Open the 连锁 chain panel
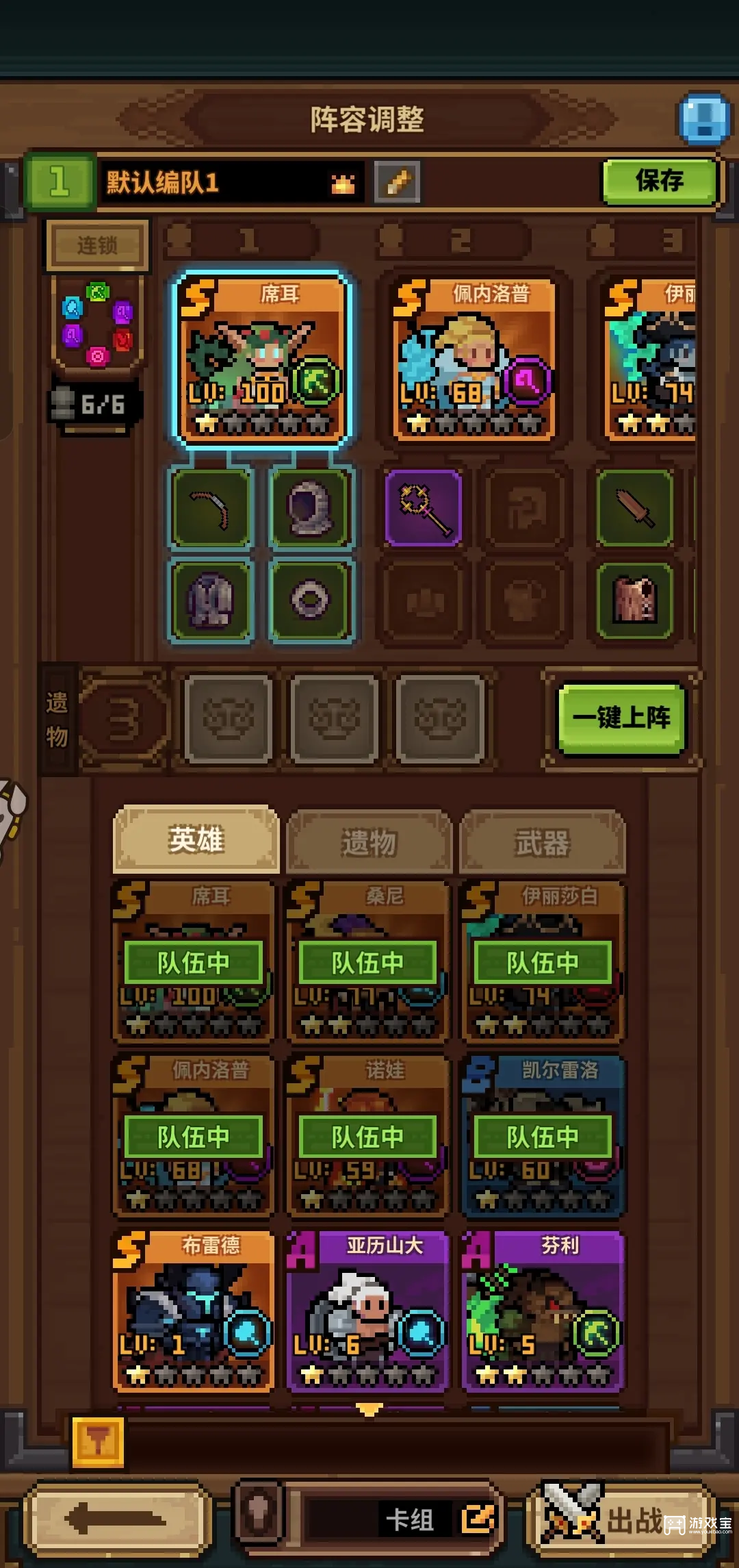The width and height of the screenshot is (739, 1568). click(x=97, y=244)
